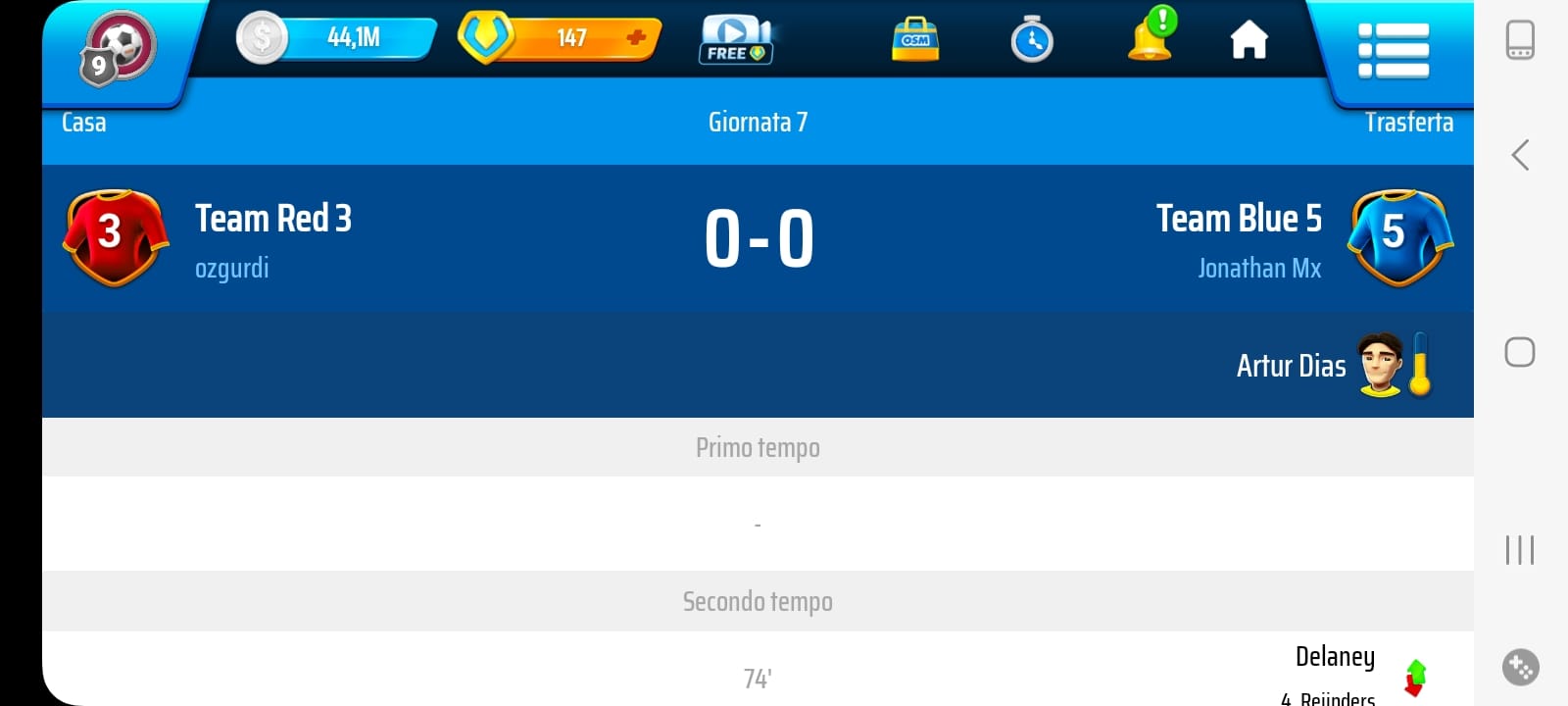The height and width of the screenshot is (706, 1568).
Task: Open the main list menu
Action: click(1393, 50)
